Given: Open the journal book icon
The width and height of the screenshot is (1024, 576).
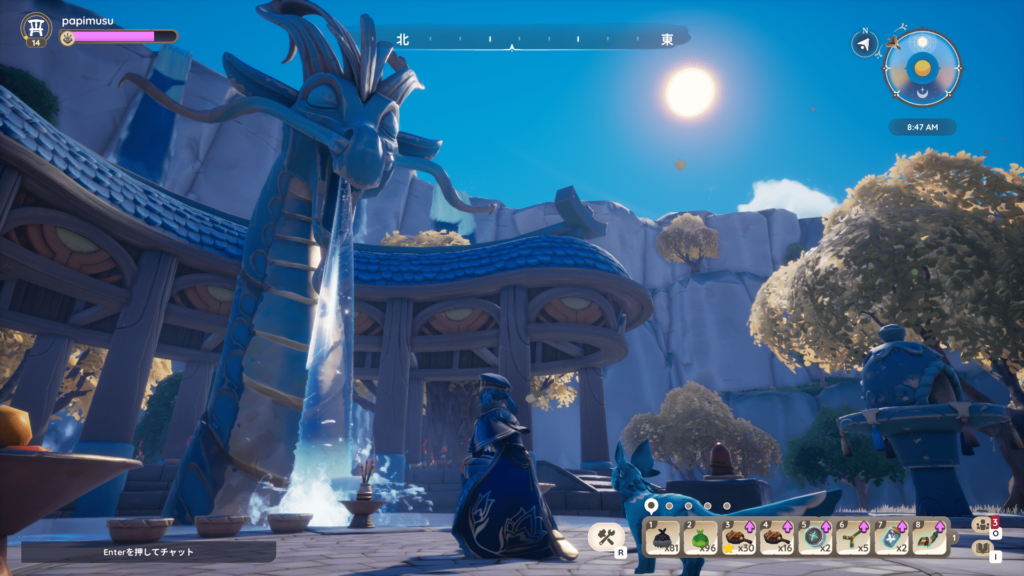Looking at the screenshot, I should pyautogui.click(x=983, y=548).
